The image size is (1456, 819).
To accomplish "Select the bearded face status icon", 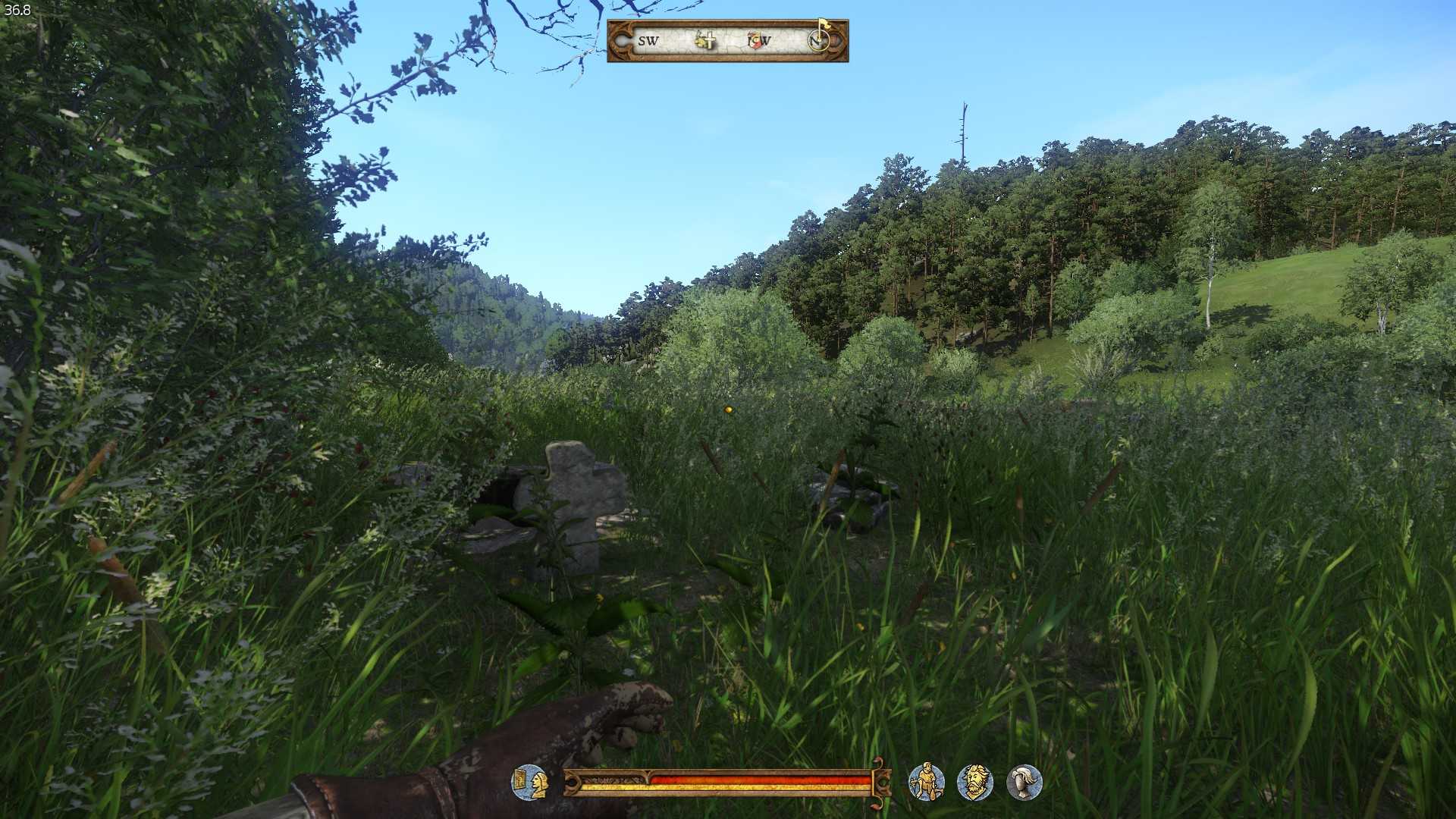I will (x=975, y=782).
